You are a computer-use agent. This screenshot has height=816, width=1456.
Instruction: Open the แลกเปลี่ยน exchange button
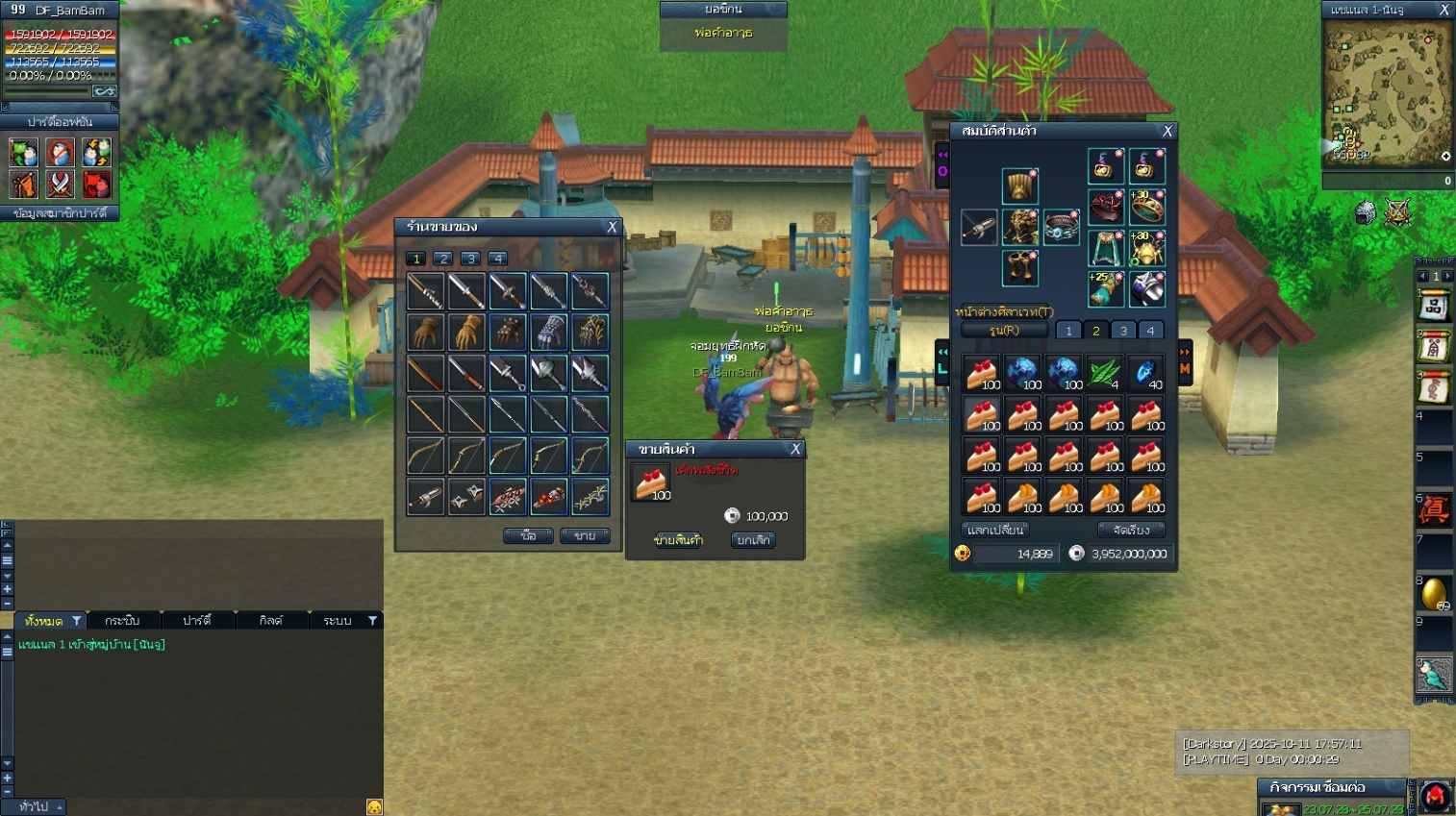pos(995,530)
